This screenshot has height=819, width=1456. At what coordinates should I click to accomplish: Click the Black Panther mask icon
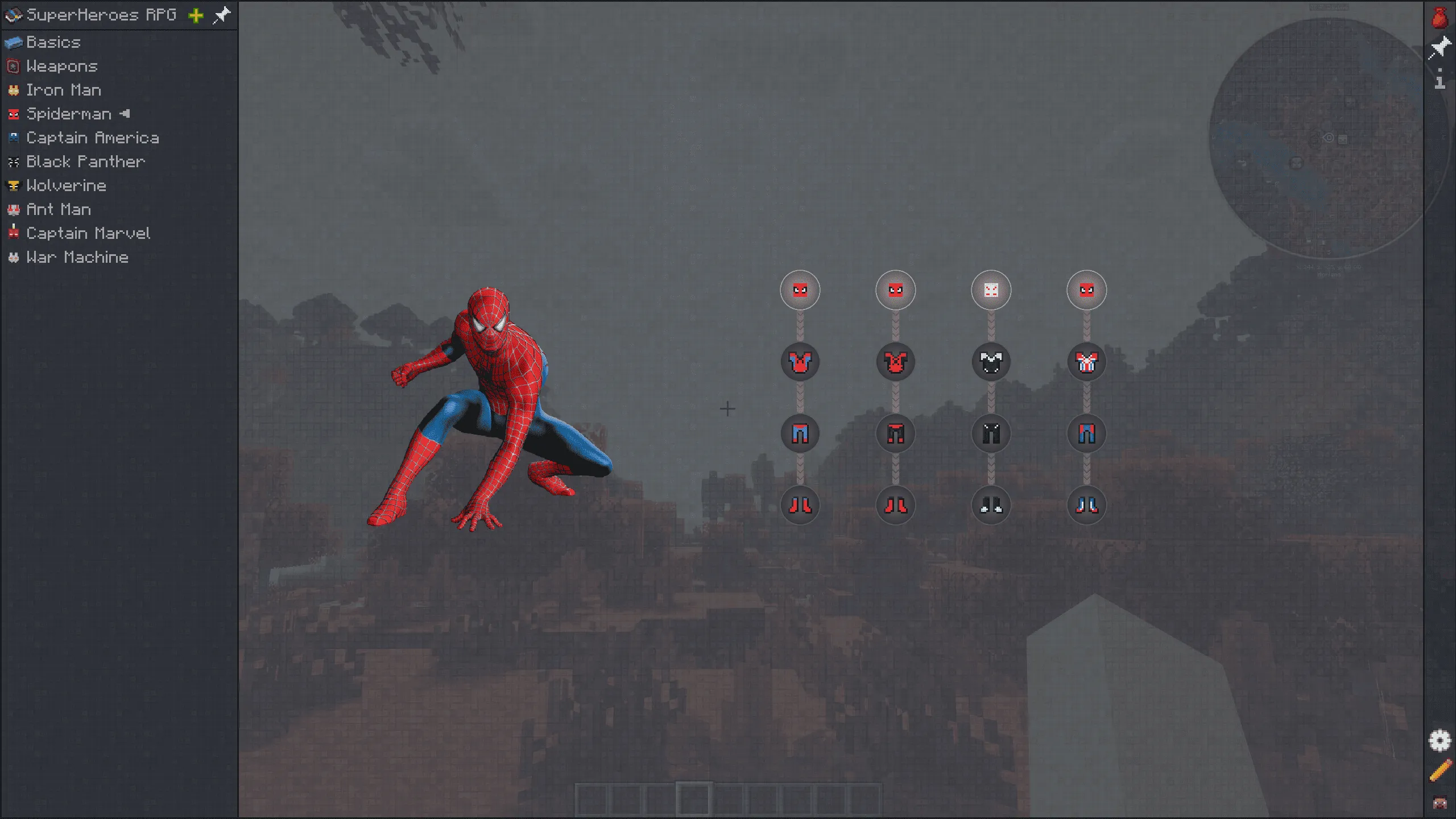(x=14, y=162)
